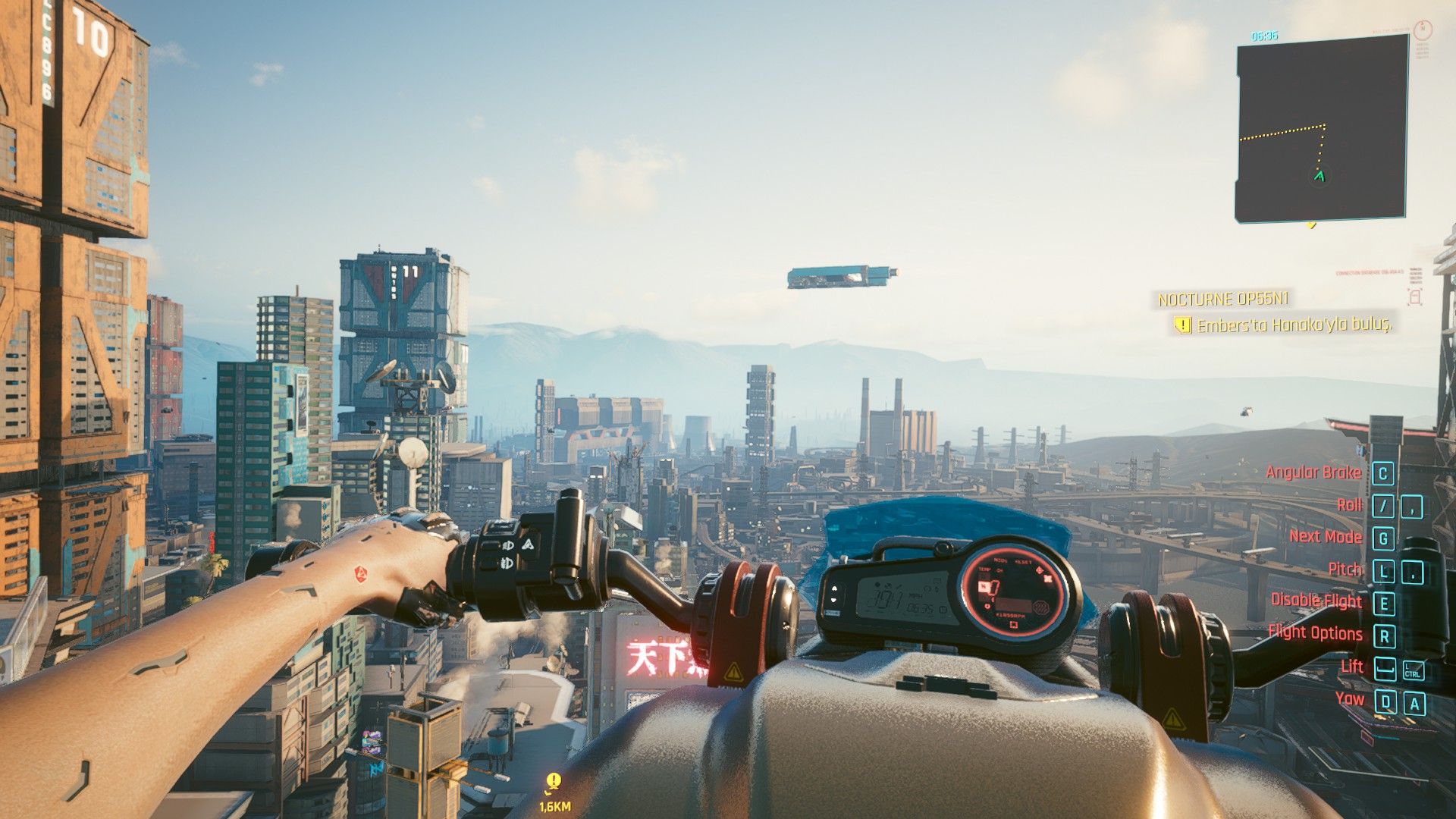
Task: Select the Nocturne OP55N1 quest title
Action: click(1223, 300)
